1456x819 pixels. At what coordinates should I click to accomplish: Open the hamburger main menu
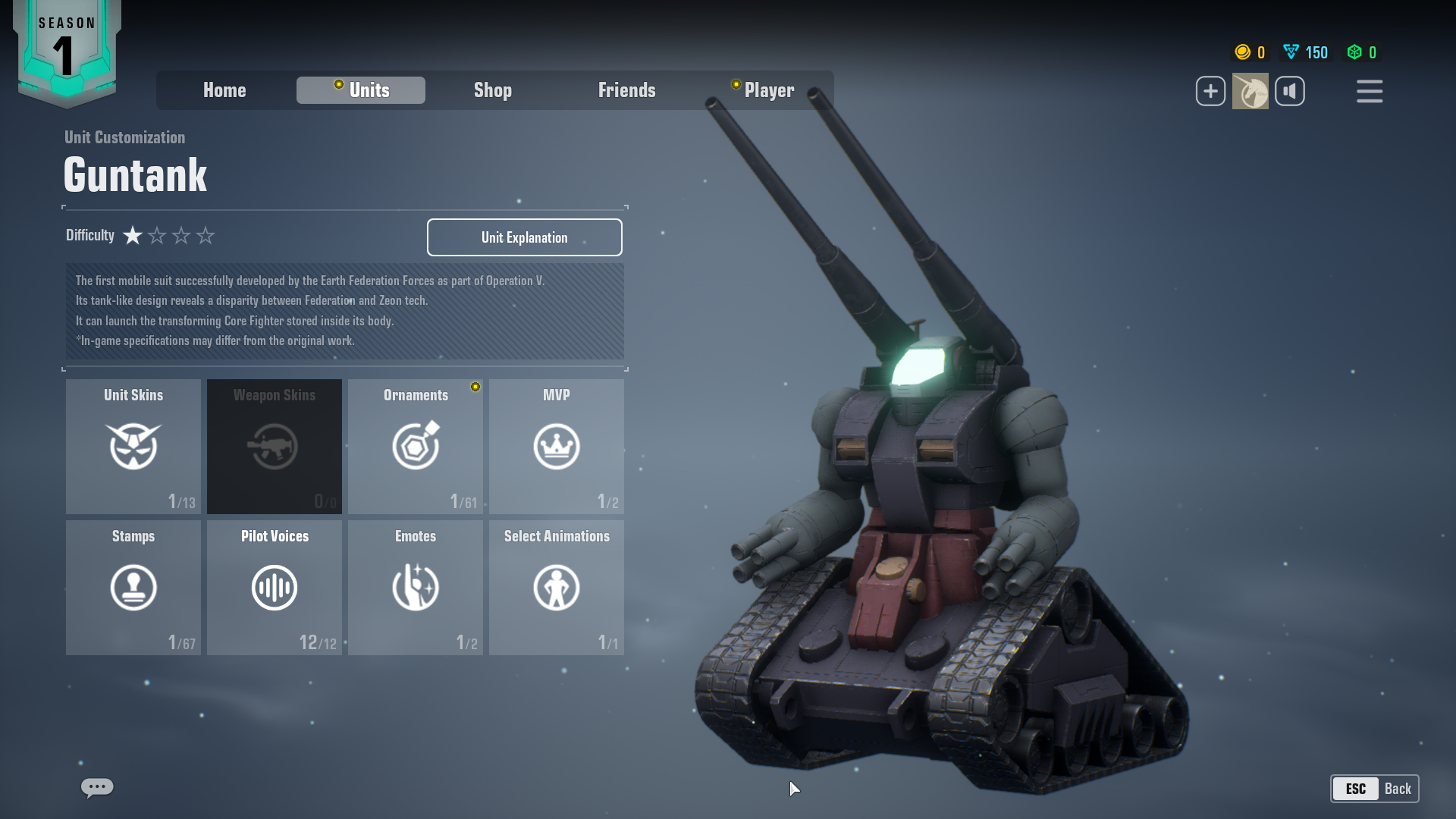click(x=1370, y=91)
